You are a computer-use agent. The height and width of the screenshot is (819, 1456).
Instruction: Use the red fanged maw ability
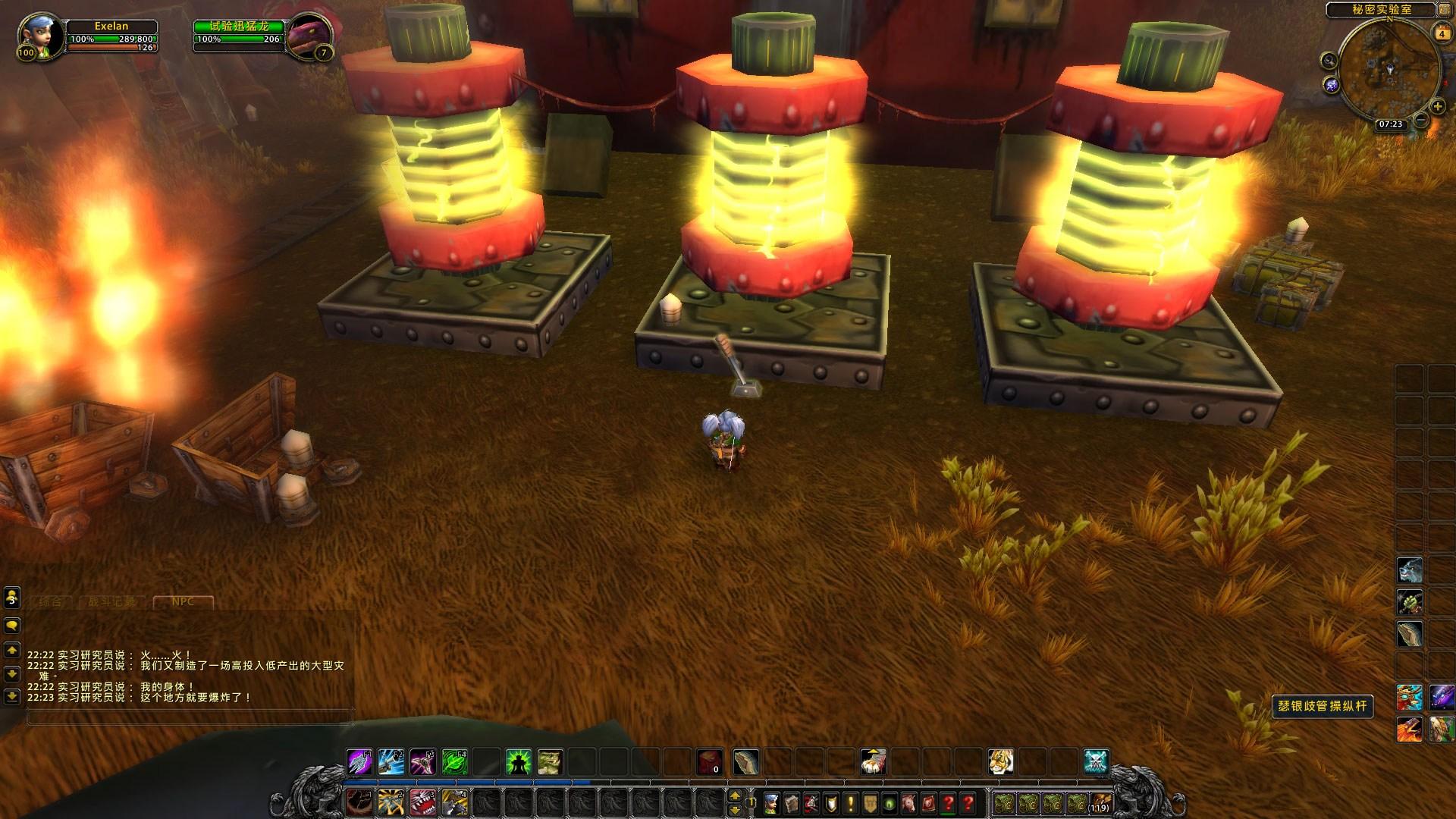(422, 802)
